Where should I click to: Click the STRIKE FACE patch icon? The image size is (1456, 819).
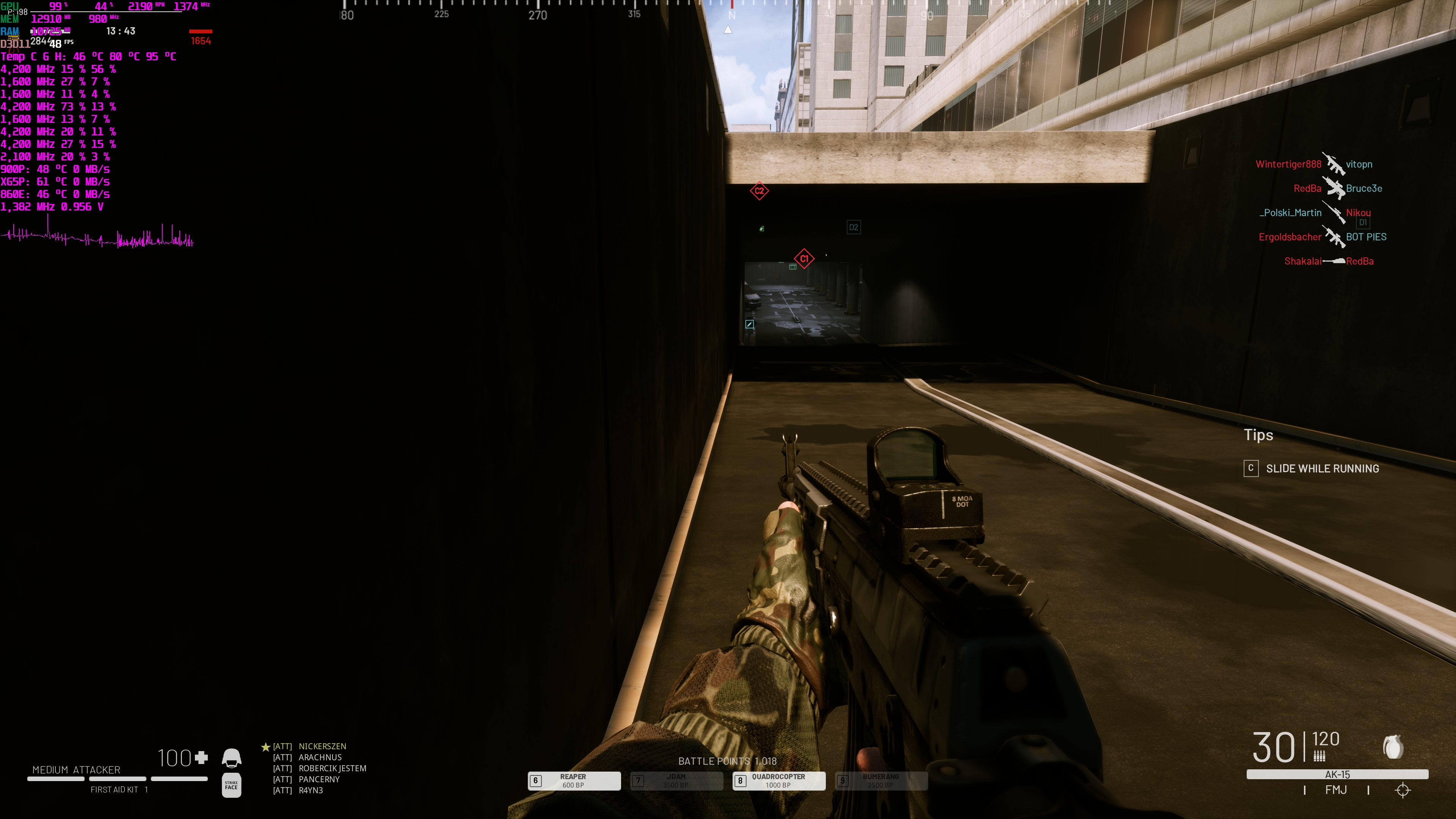click(231, 785)
